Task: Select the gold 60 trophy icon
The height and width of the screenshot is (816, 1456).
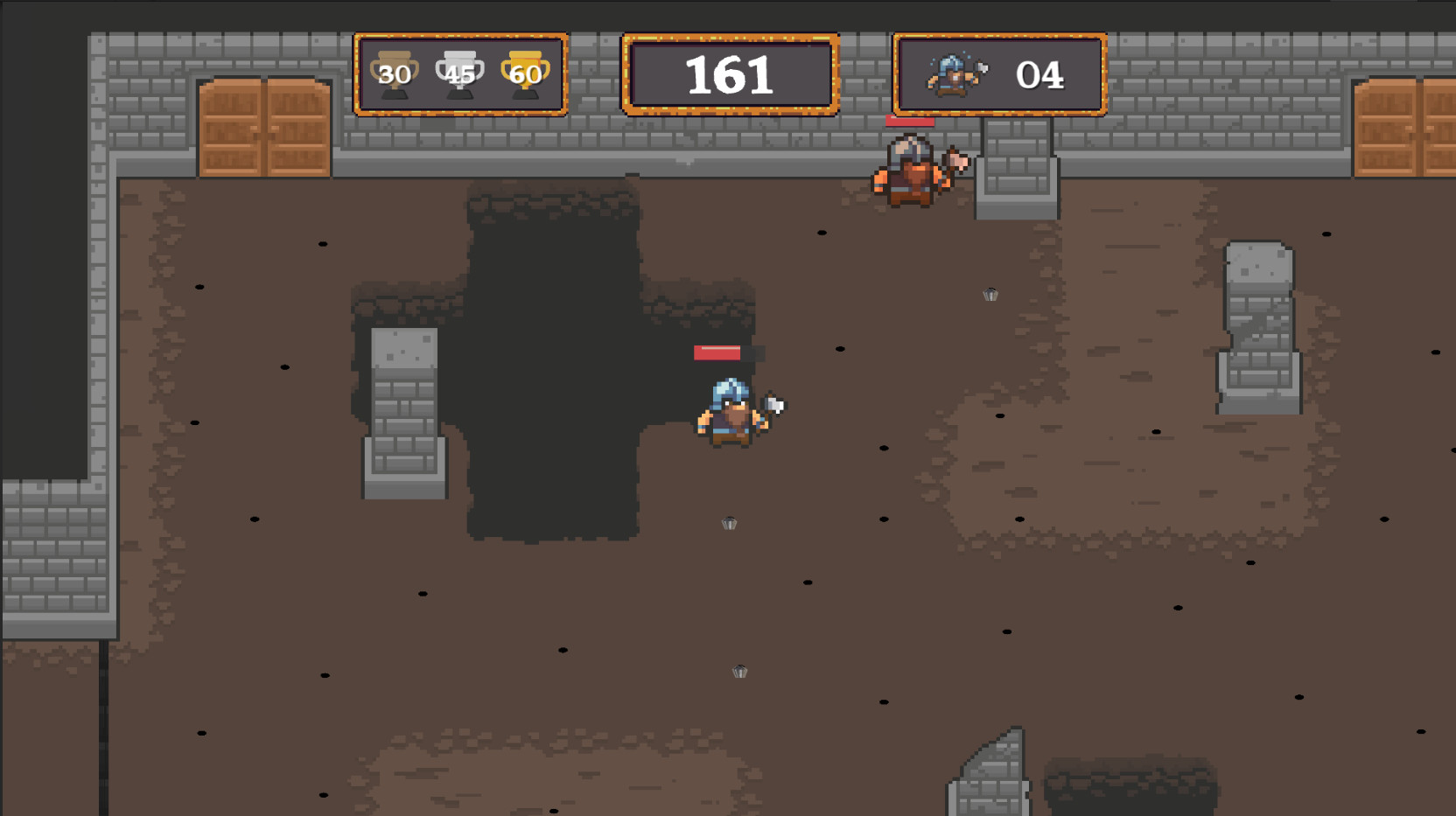Action: coord(524,73)
